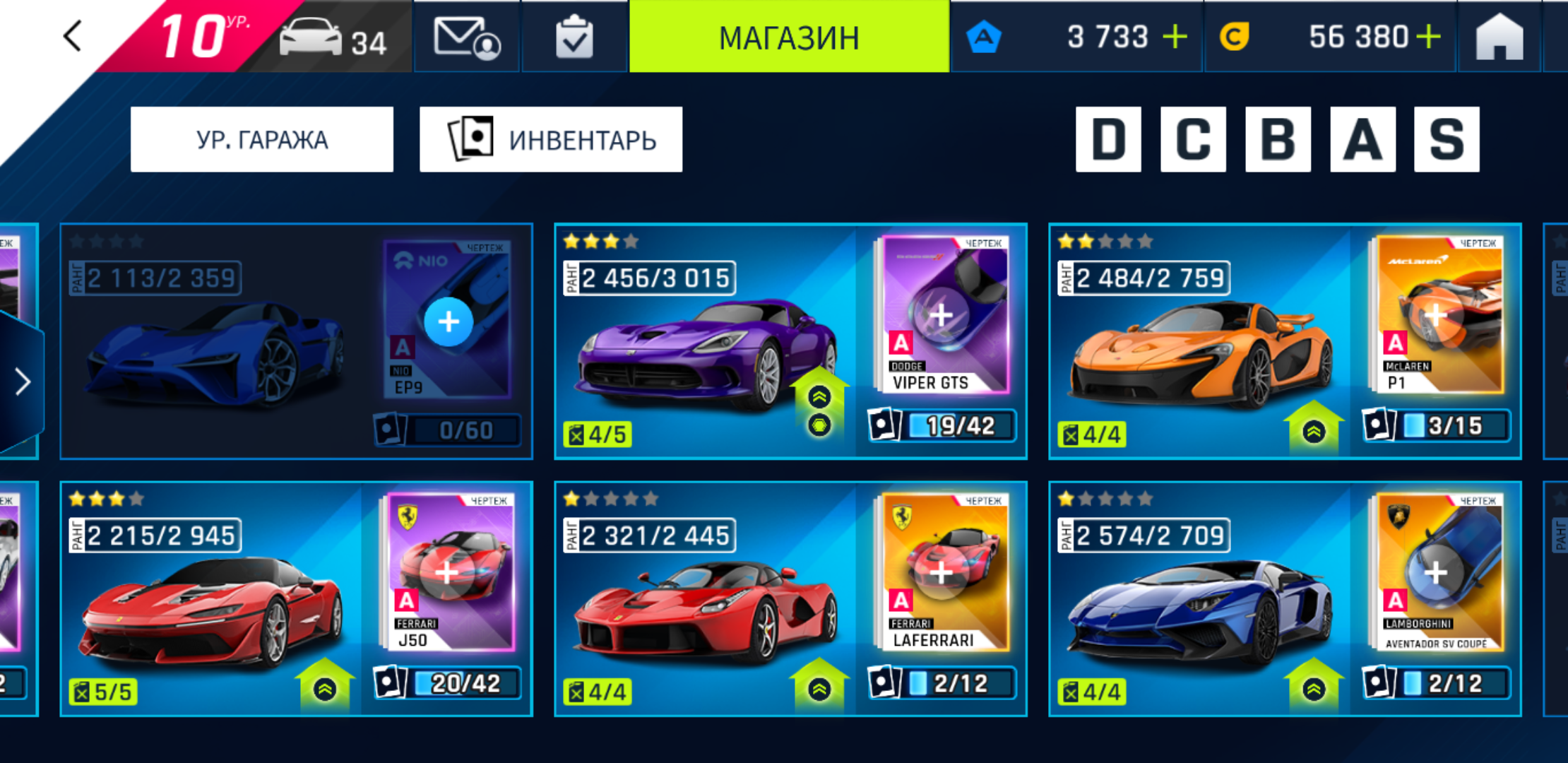Select the McLaren P1 car card
The image size is (1568, 763).
1201,346
